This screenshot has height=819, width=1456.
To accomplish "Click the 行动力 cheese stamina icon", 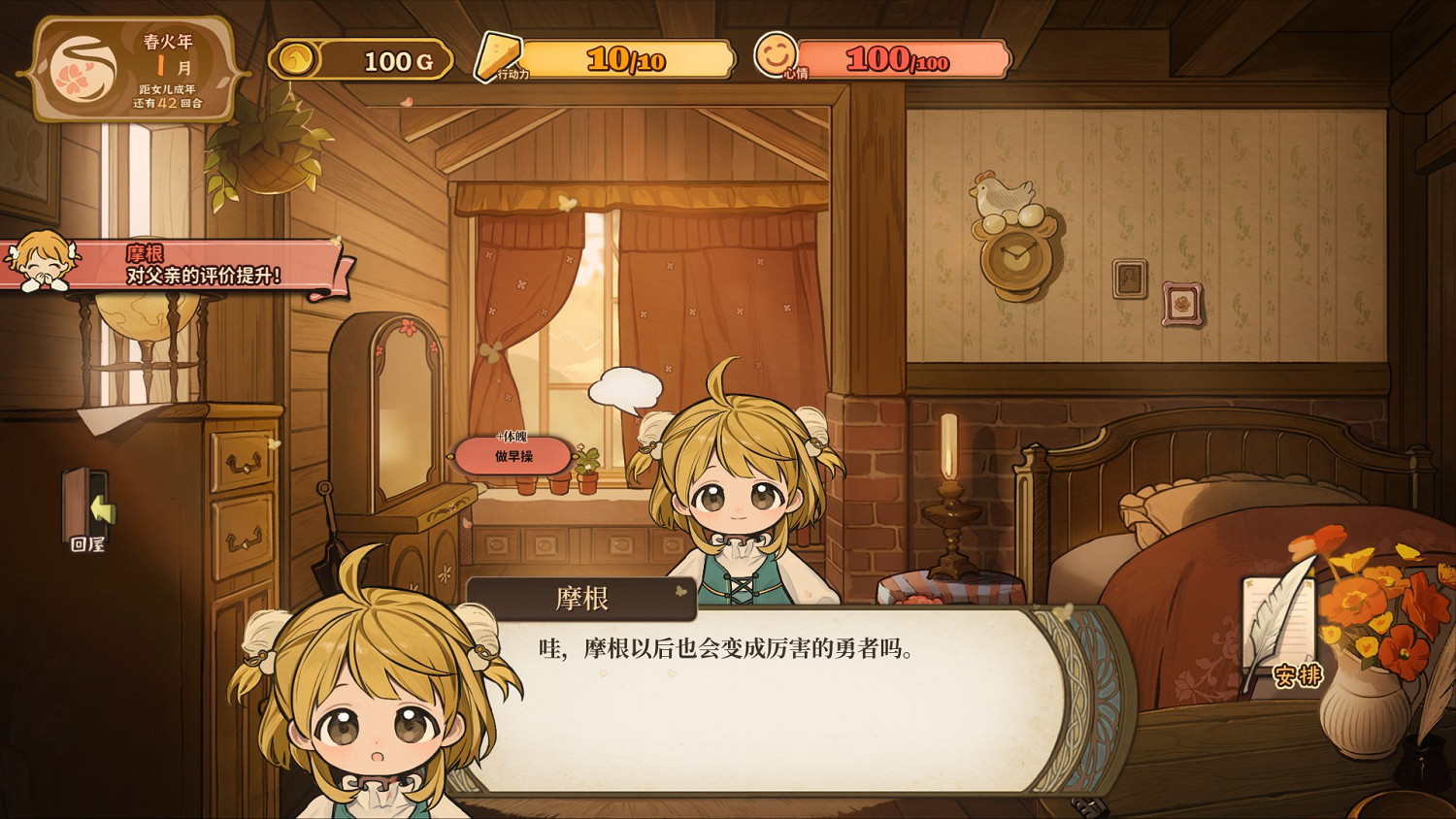I will pyautogui.click(x=497, y=55).
